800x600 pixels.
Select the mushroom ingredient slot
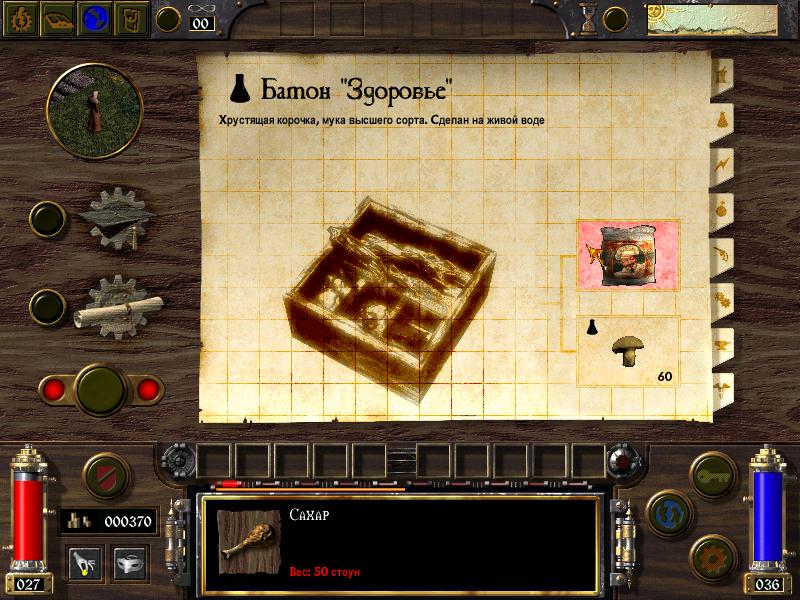click(628, 350)
